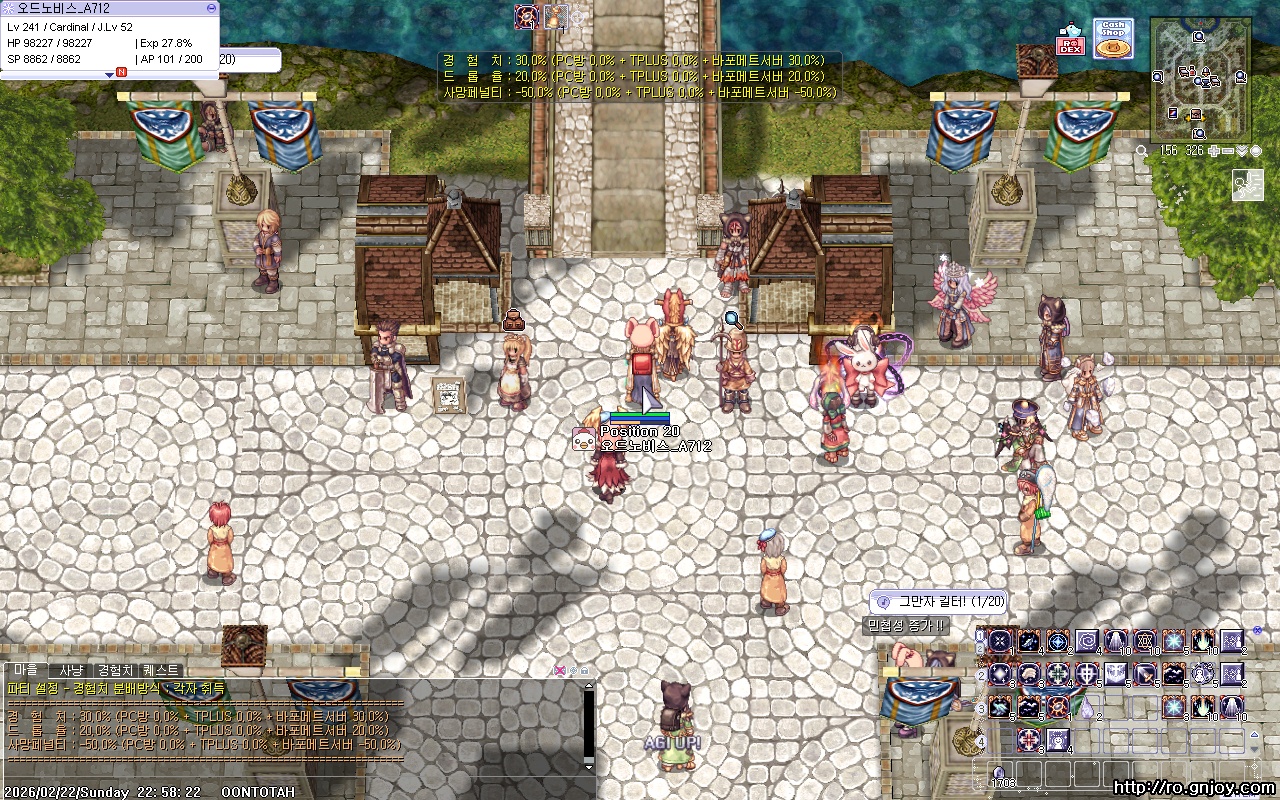The height and width of the screenshot is (800, 1280).
Task: Zoom in the minimap with plus button
Action: click(x=1214, y=151)
